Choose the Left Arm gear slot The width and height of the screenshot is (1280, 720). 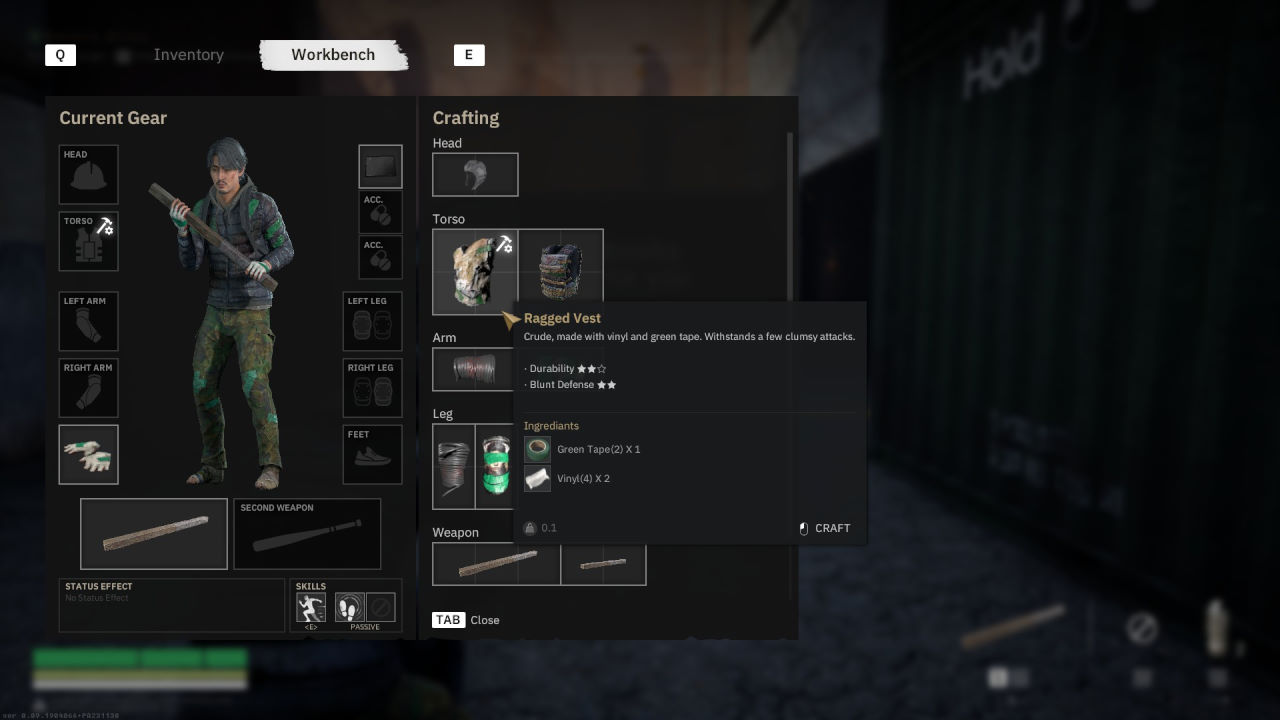[88, 321]
